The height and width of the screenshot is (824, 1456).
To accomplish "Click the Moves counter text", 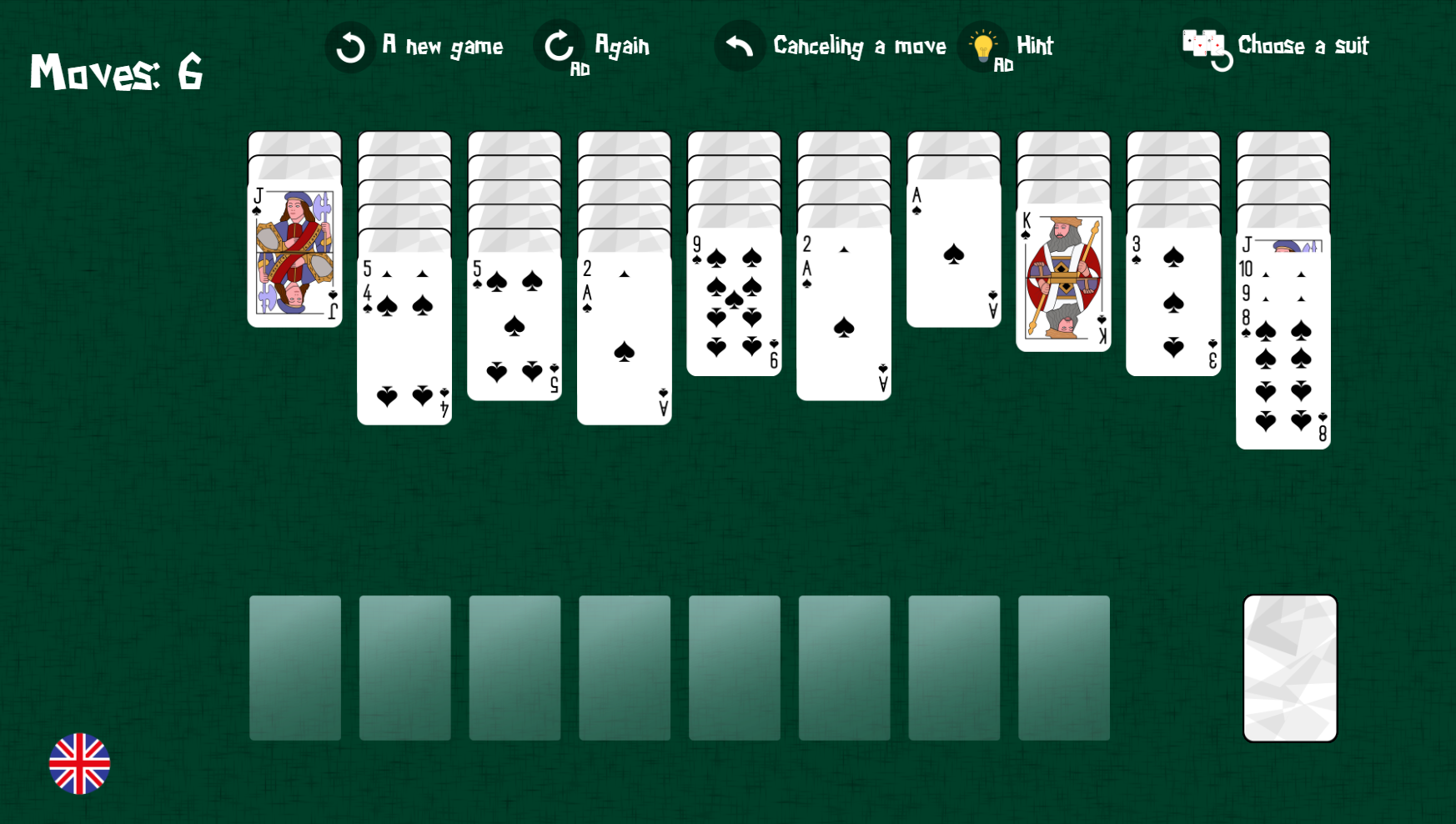I will tap(117, 73).
